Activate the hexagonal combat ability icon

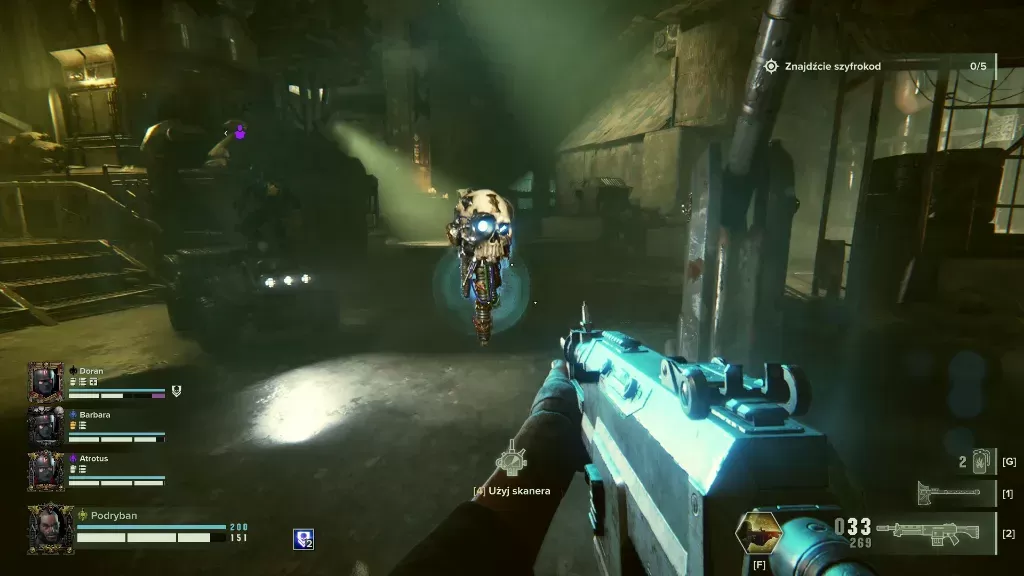[x=759, y=532]
